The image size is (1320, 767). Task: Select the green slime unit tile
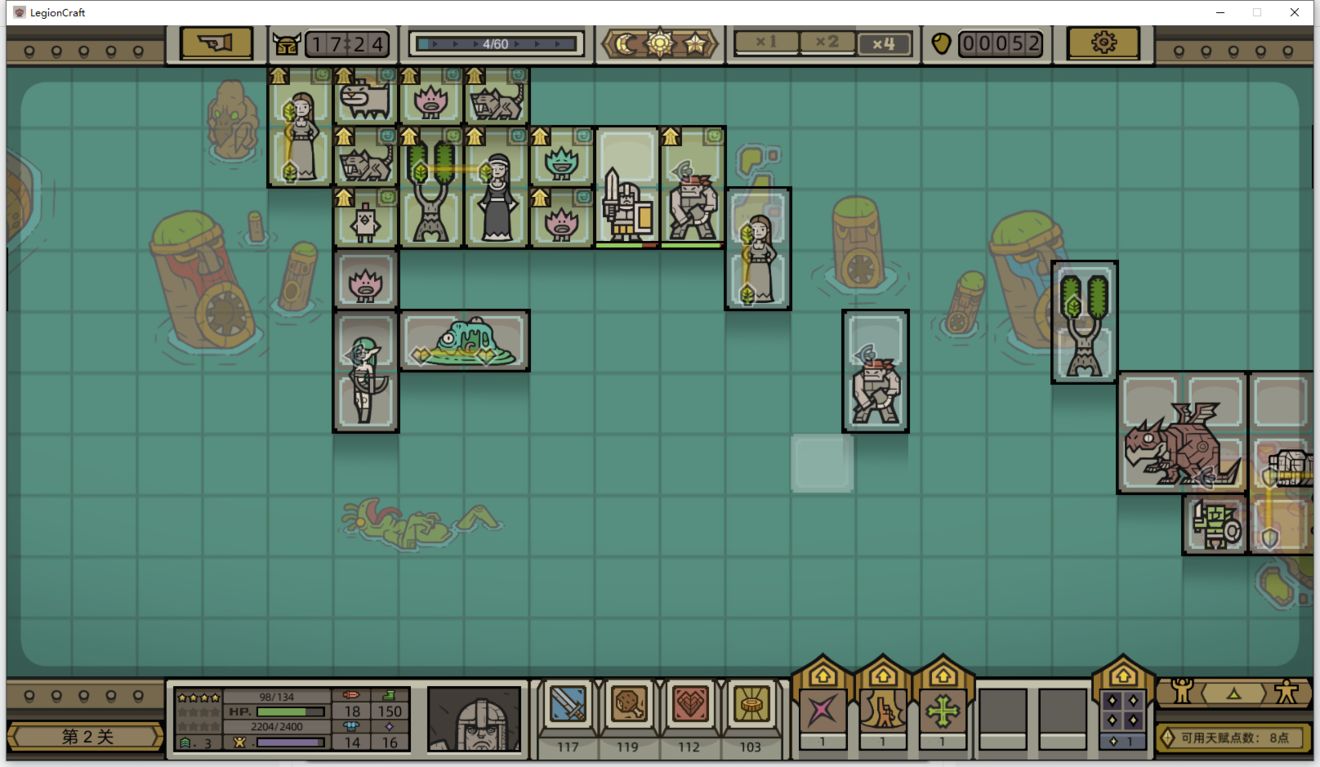(465, 340)
